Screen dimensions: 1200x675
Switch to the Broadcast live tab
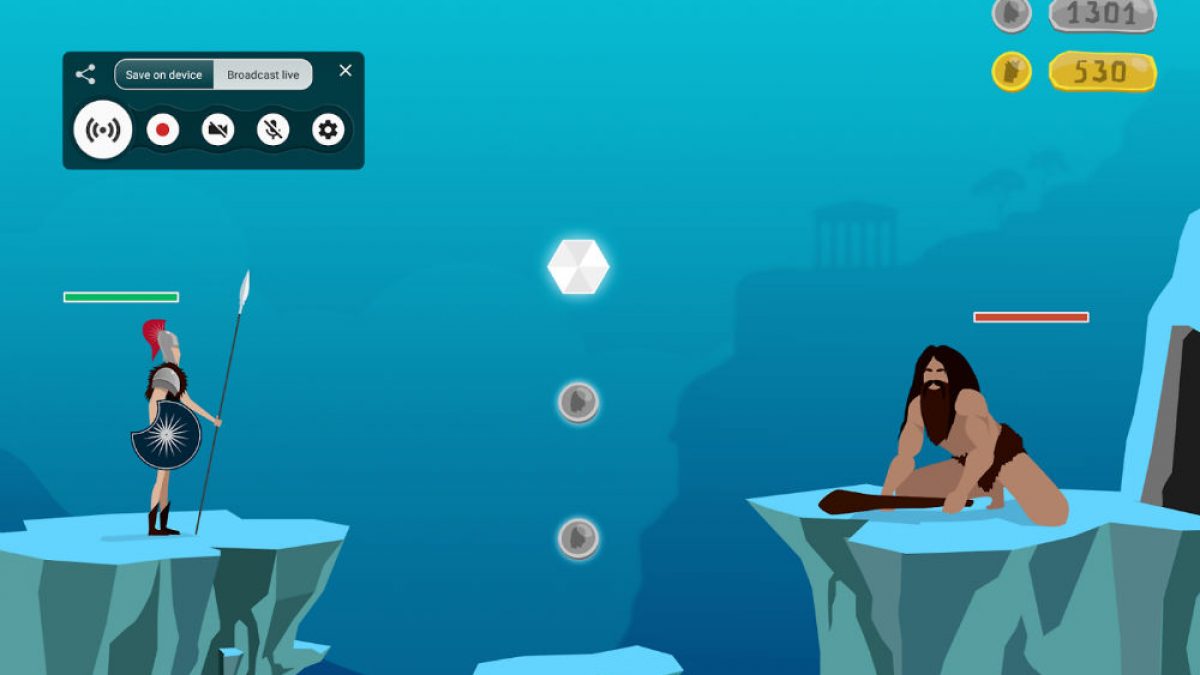pyautogui.click(x=262, y=75)
